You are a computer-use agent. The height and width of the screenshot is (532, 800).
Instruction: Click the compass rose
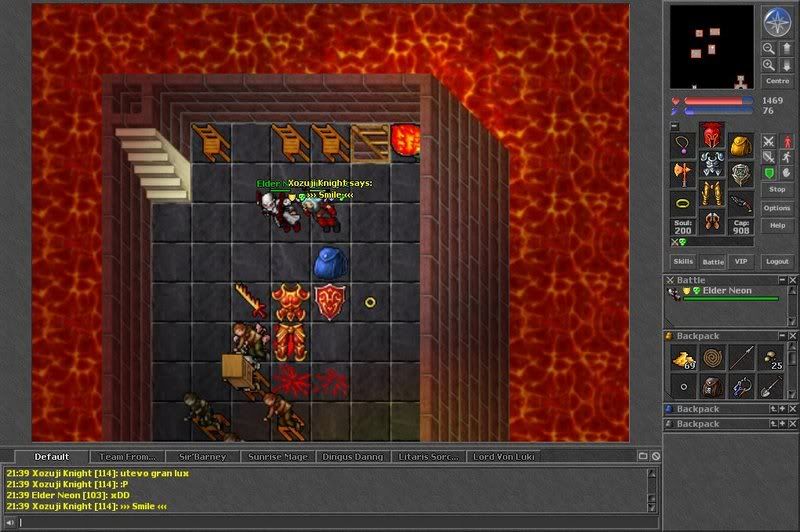pos(776,20)
